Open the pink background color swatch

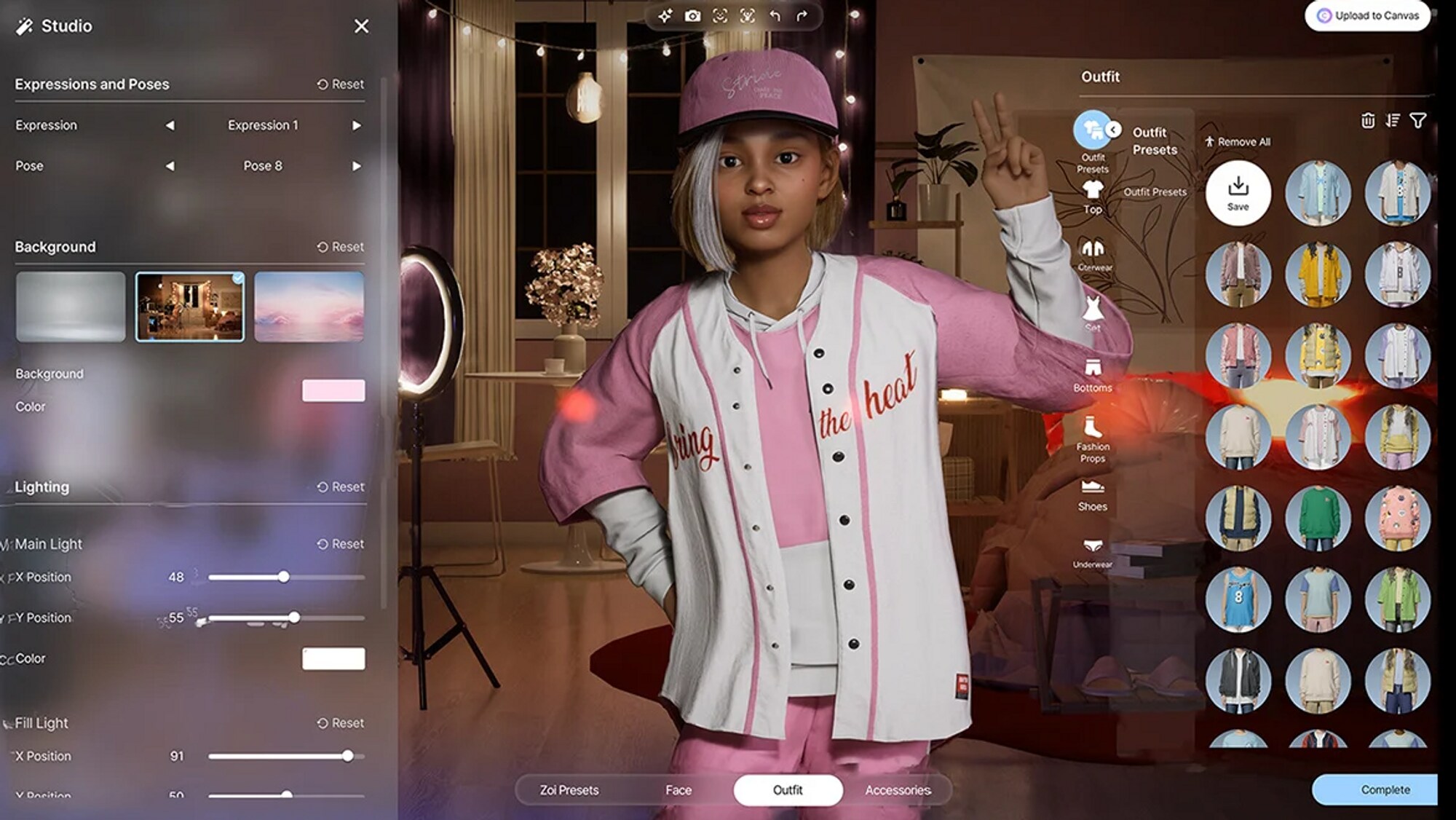coord(333,390)
